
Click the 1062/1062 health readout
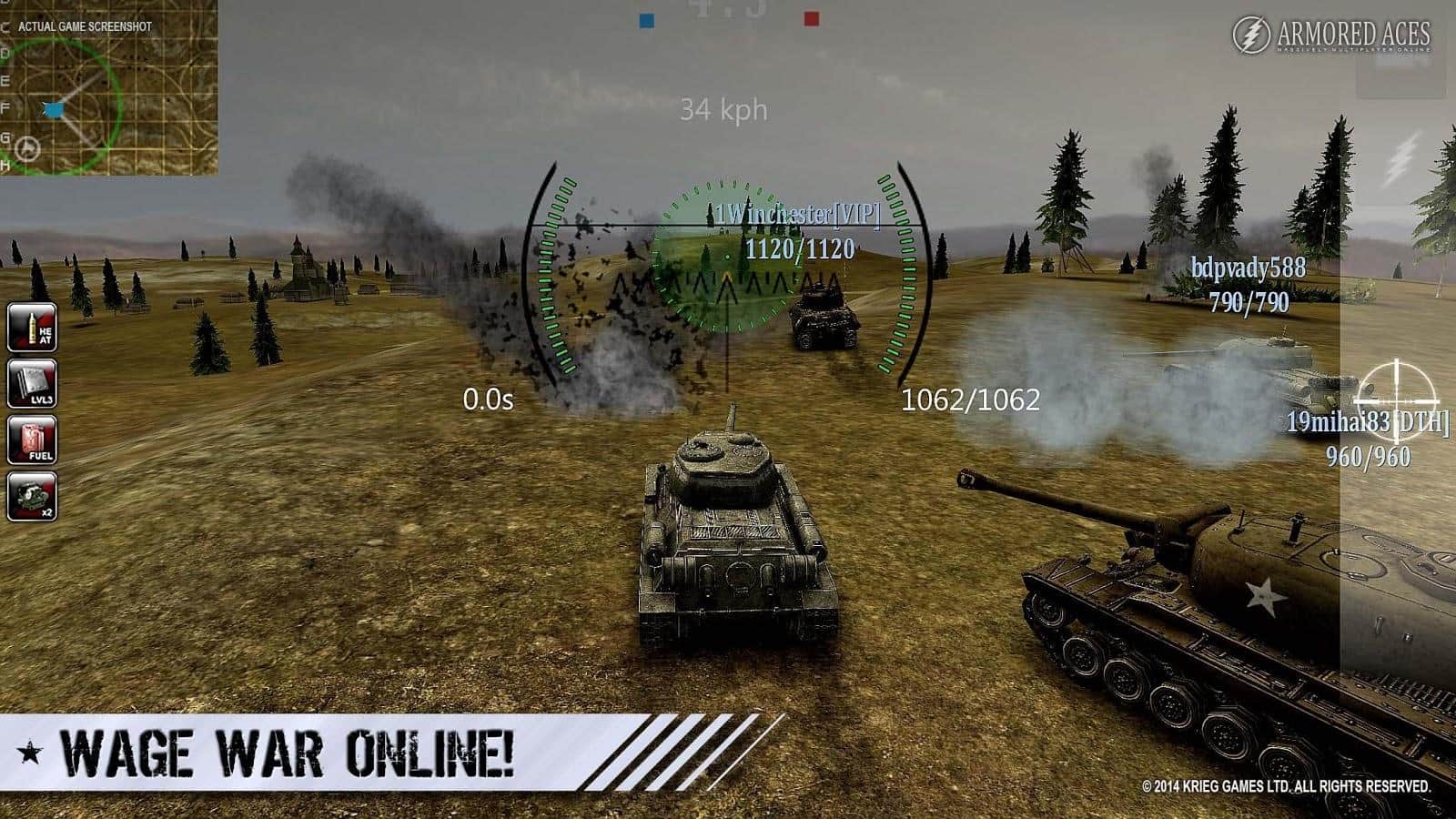point(970,399)
